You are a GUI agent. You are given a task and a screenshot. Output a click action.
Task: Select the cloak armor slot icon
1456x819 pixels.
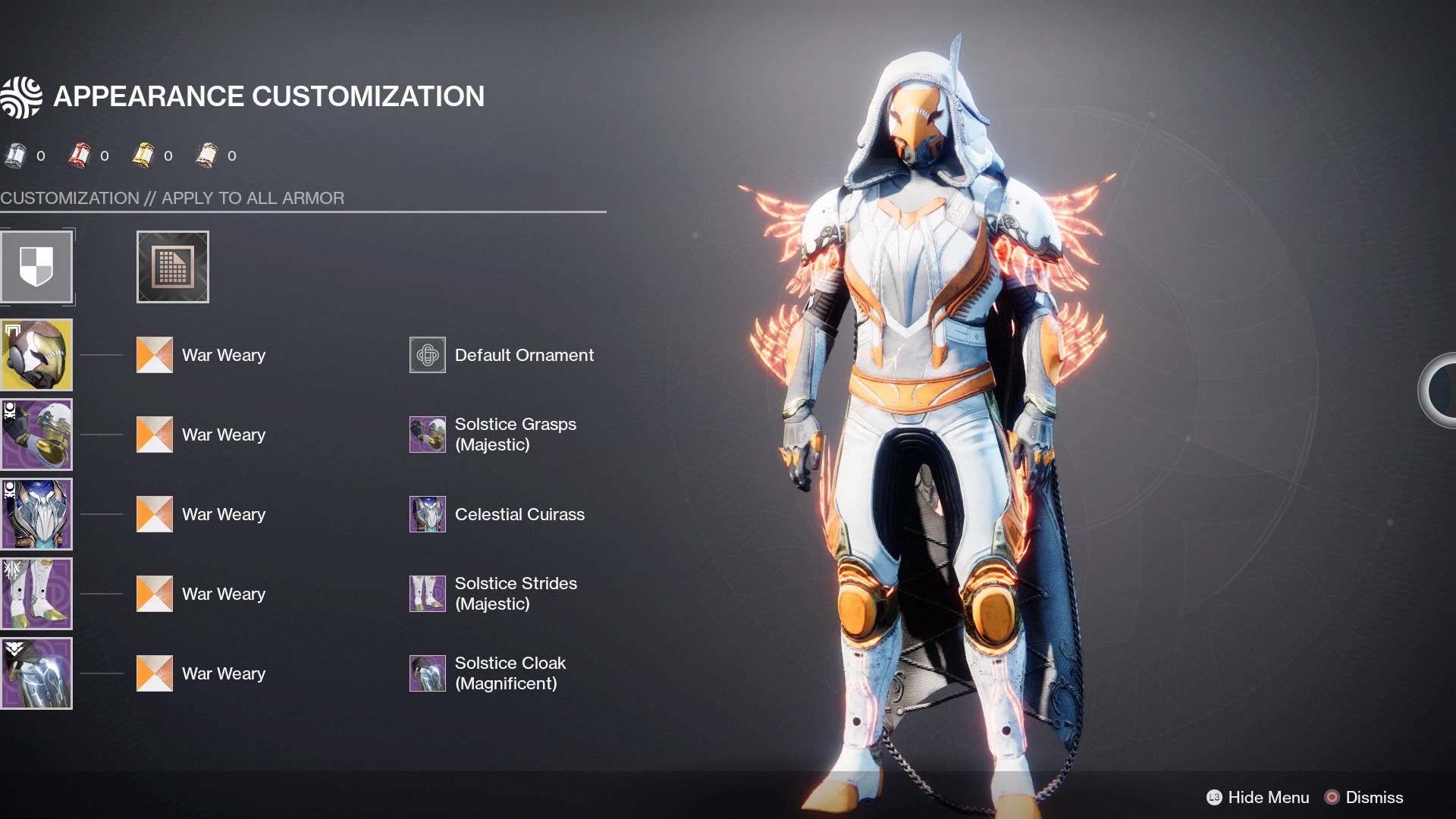click(x=36, y=673)
